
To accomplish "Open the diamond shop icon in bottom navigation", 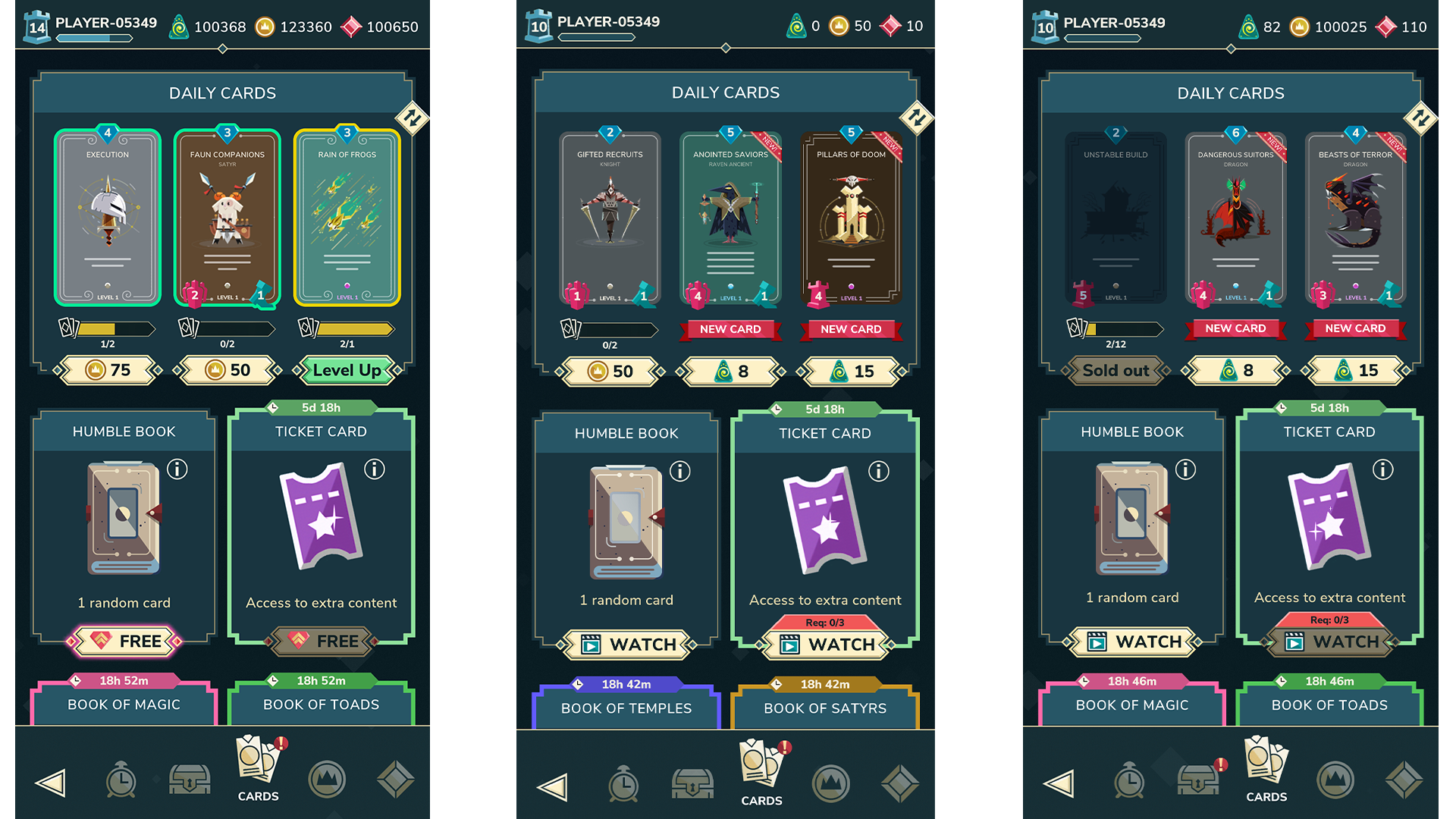I will [395, 781].
